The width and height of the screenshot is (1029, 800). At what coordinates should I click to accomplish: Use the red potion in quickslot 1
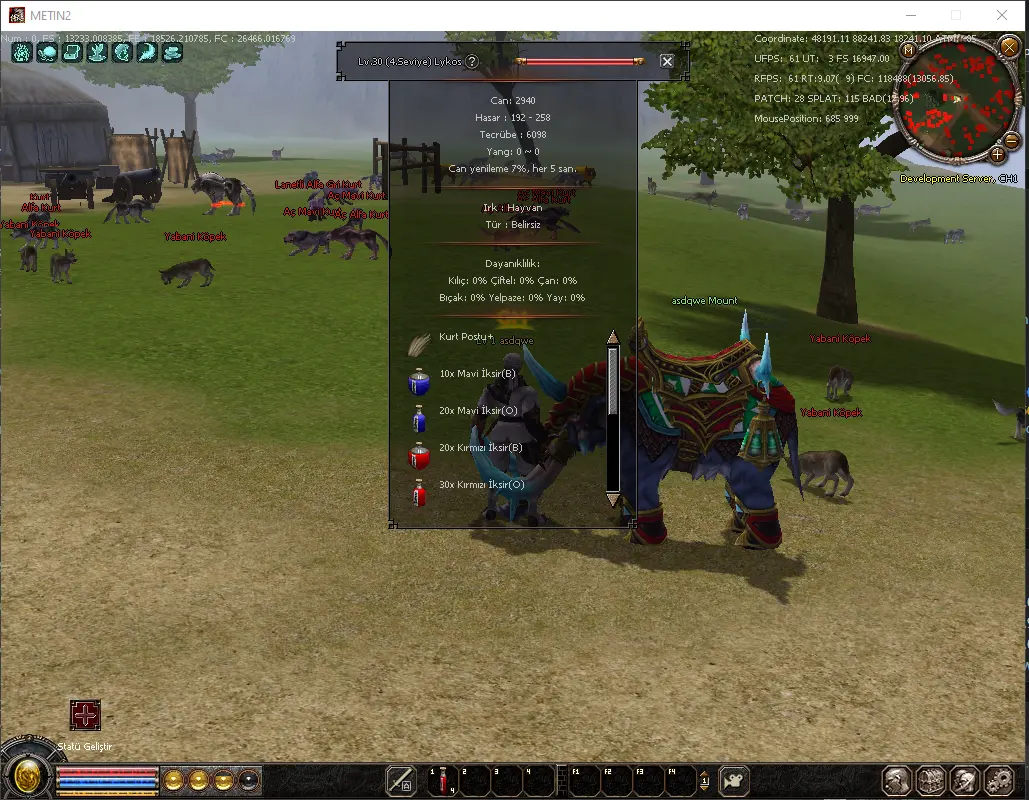[442, 781]
